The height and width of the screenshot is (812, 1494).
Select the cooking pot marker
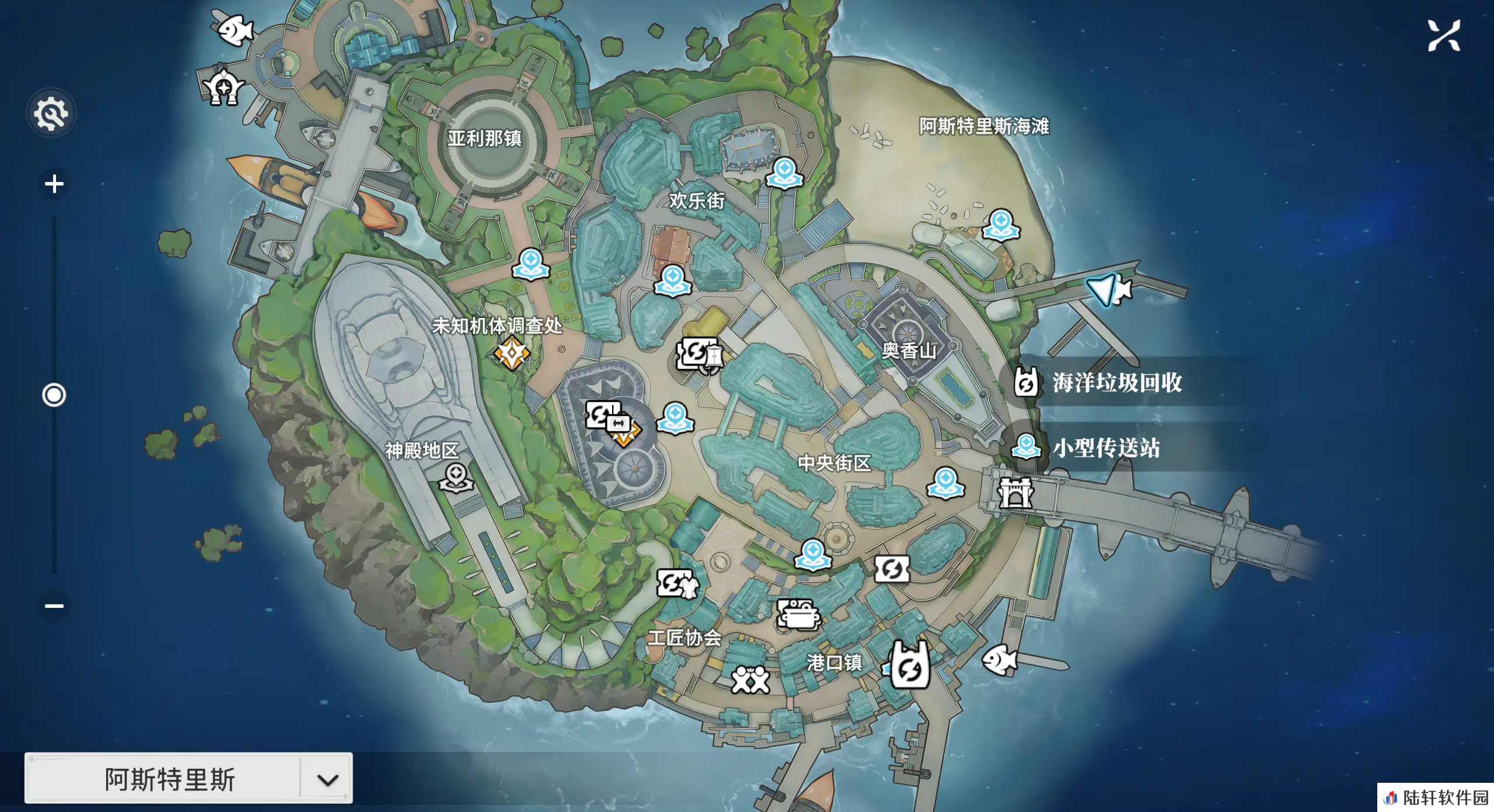click(798, 614)
